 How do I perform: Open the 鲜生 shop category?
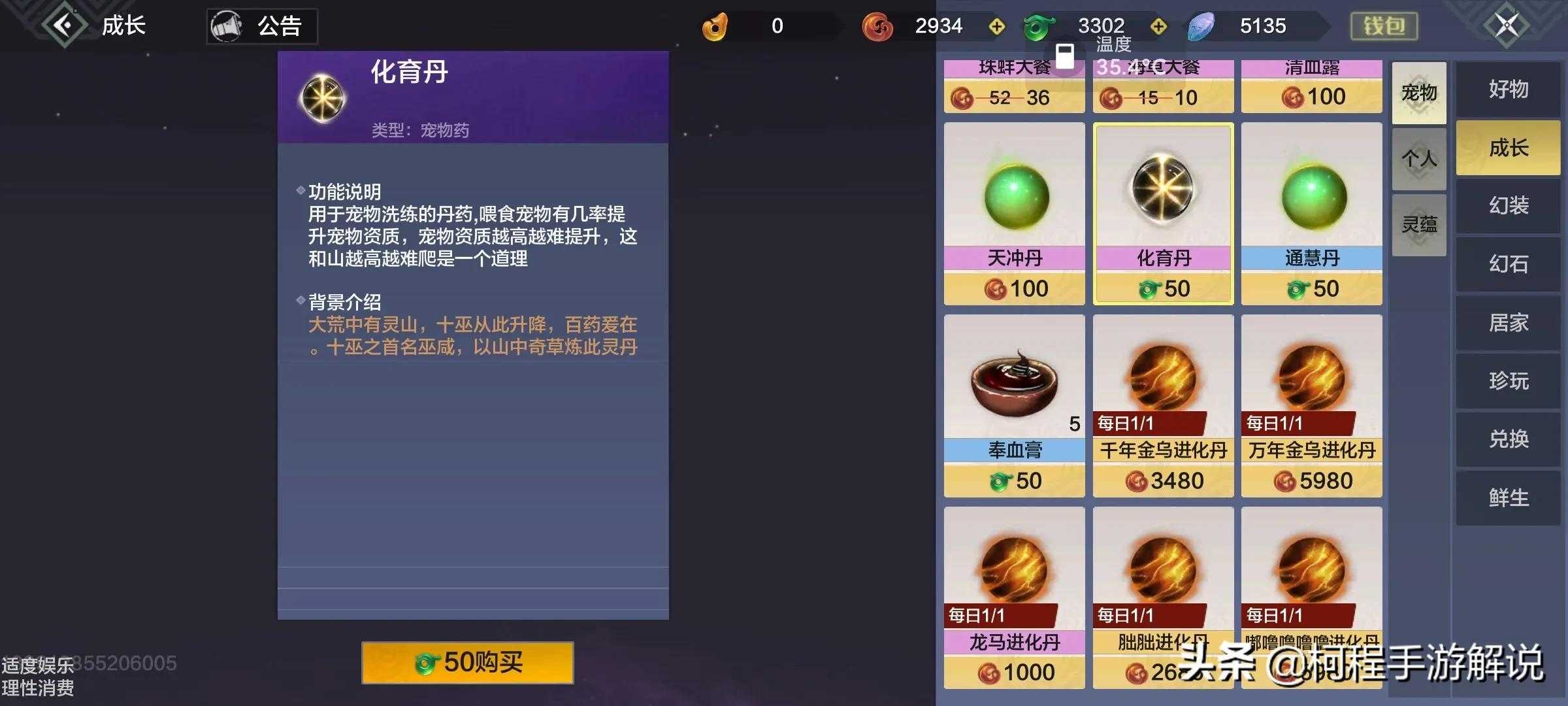1508,497
